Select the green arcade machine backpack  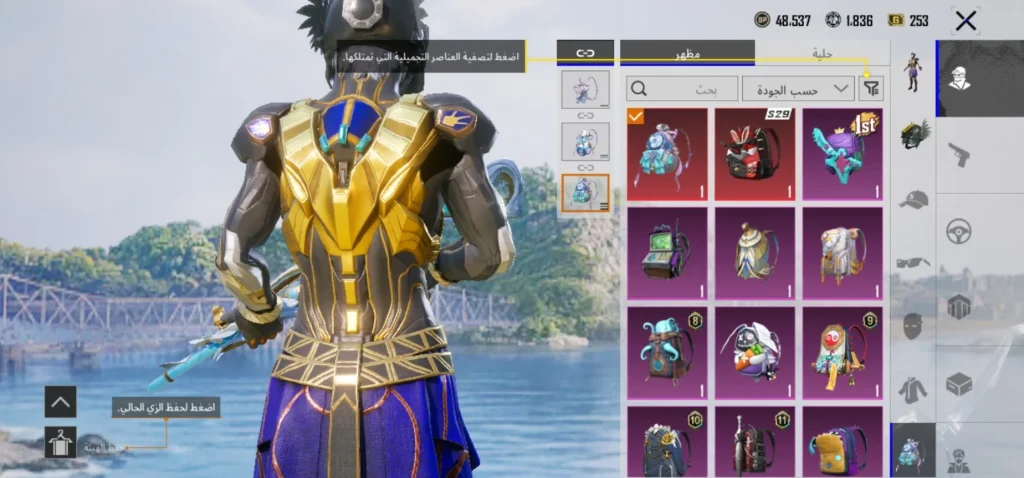click(666, 253)
